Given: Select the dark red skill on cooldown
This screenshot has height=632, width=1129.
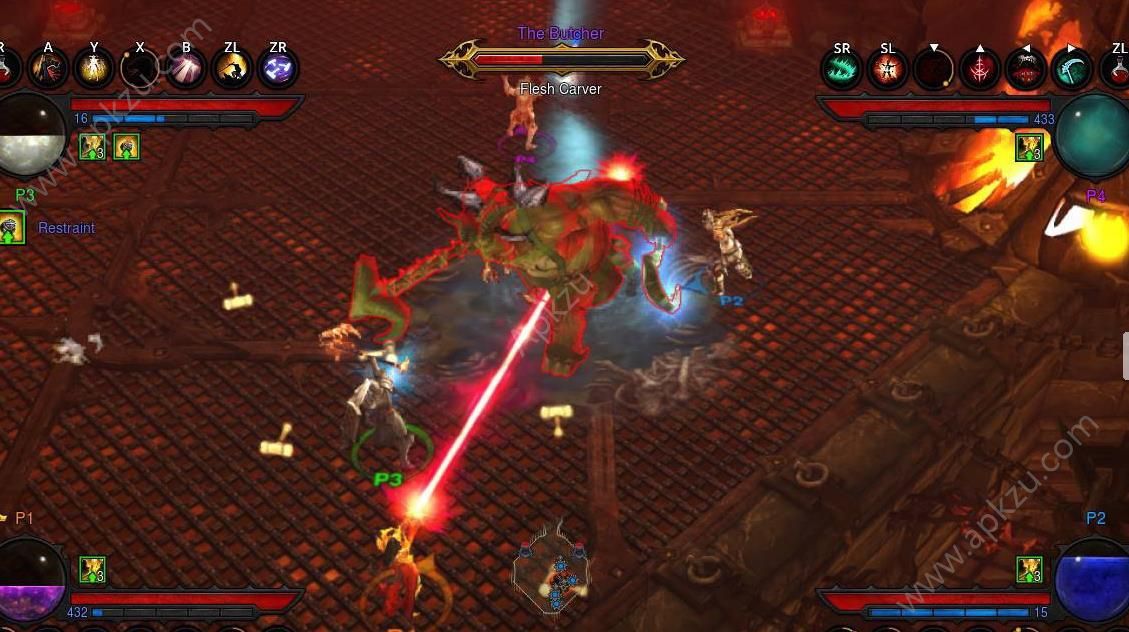Looking at the screenshot, I should [933, 69].
